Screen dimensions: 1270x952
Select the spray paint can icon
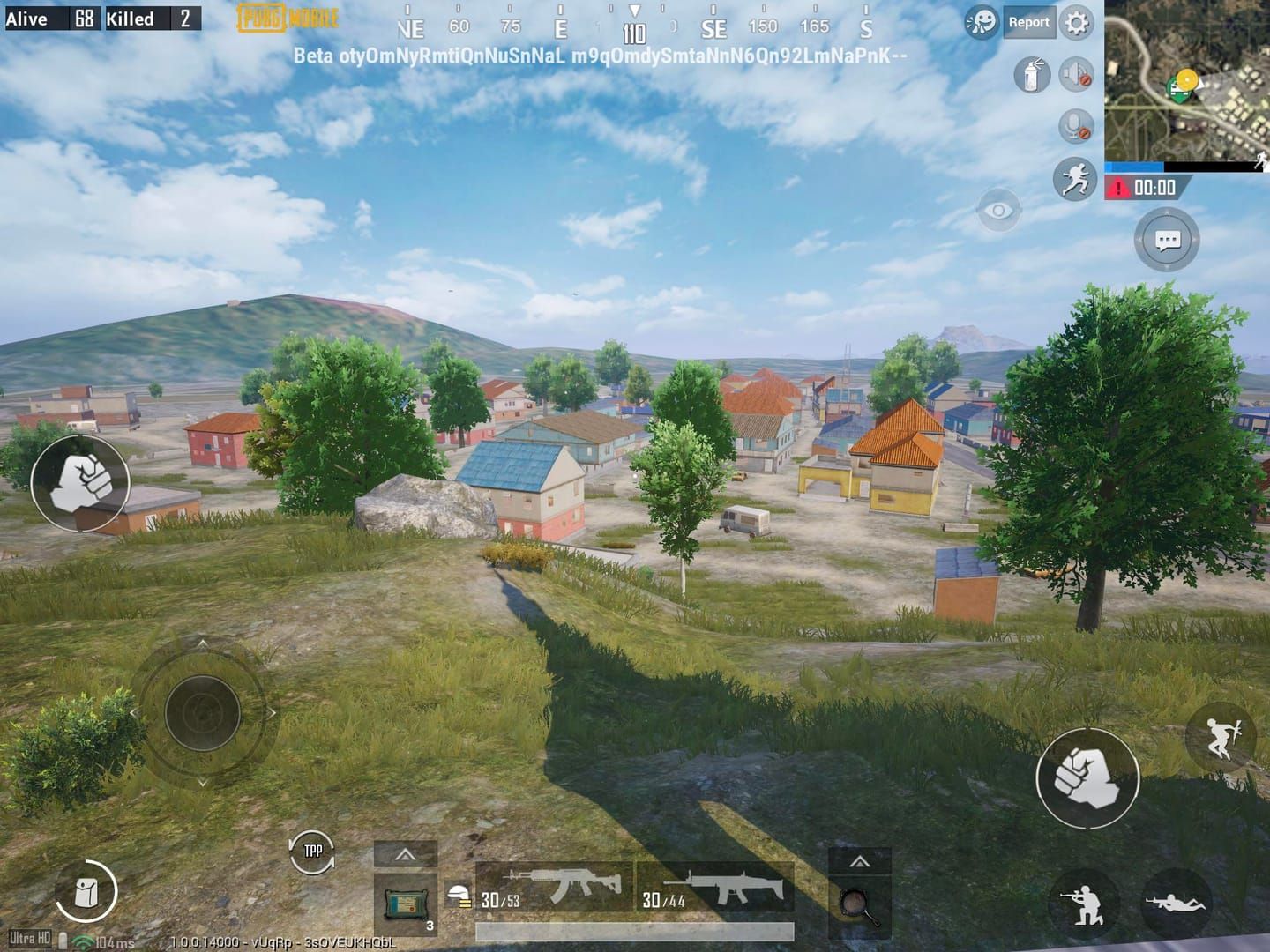(x=1032, y=74)
